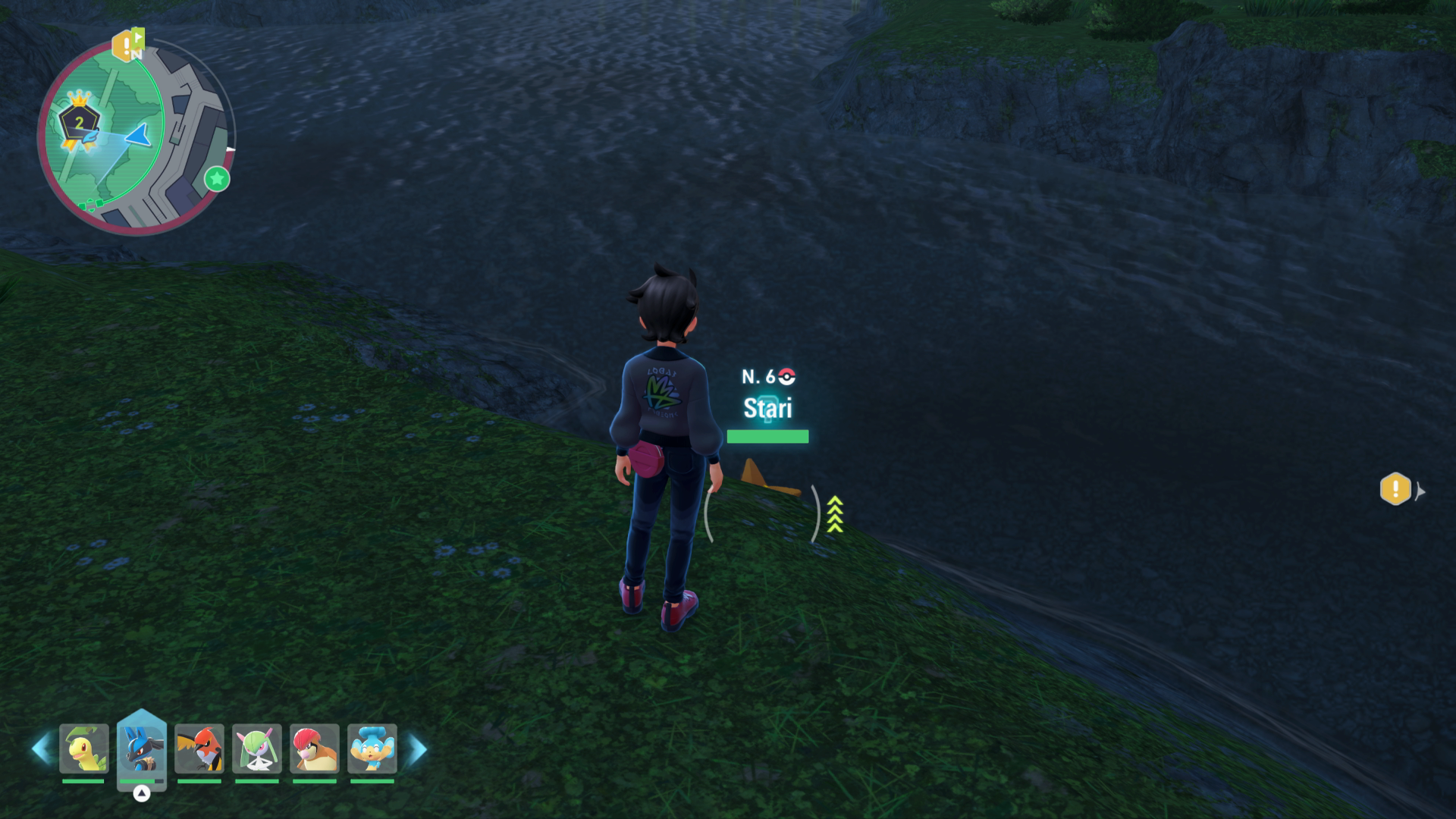Viewport: 1456px width, 819px height.
Task: Switch to the Fletchinder party slot
Action: (199, 748)
